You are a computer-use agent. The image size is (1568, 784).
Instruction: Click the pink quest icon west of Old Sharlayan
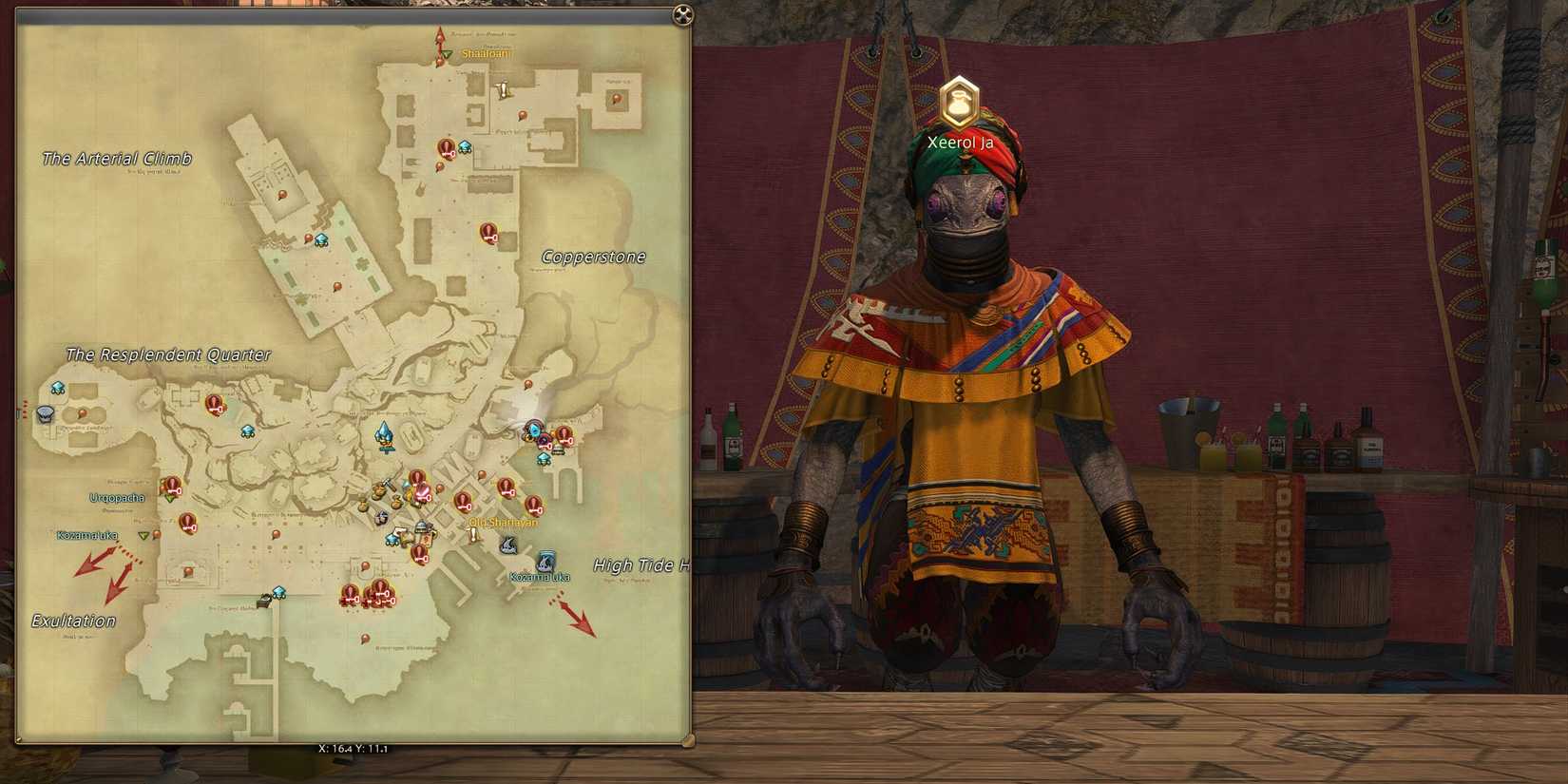tap(424, 492)
